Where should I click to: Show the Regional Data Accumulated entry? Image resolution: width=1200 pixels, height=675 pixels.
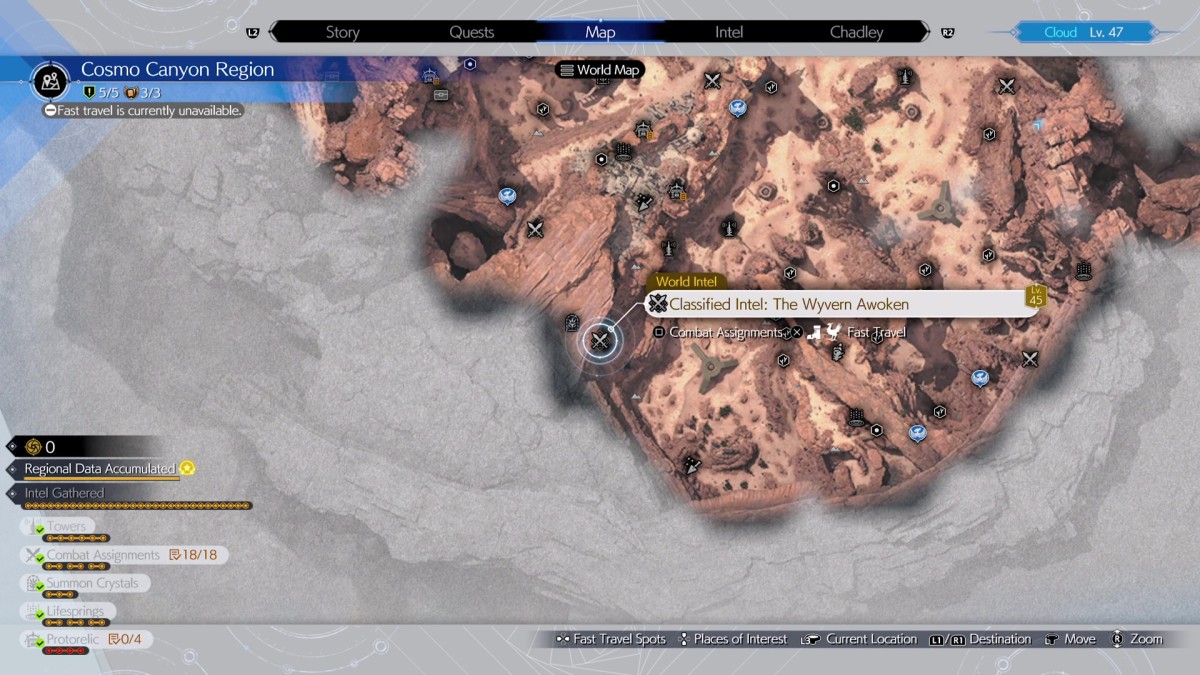point(100,469)
